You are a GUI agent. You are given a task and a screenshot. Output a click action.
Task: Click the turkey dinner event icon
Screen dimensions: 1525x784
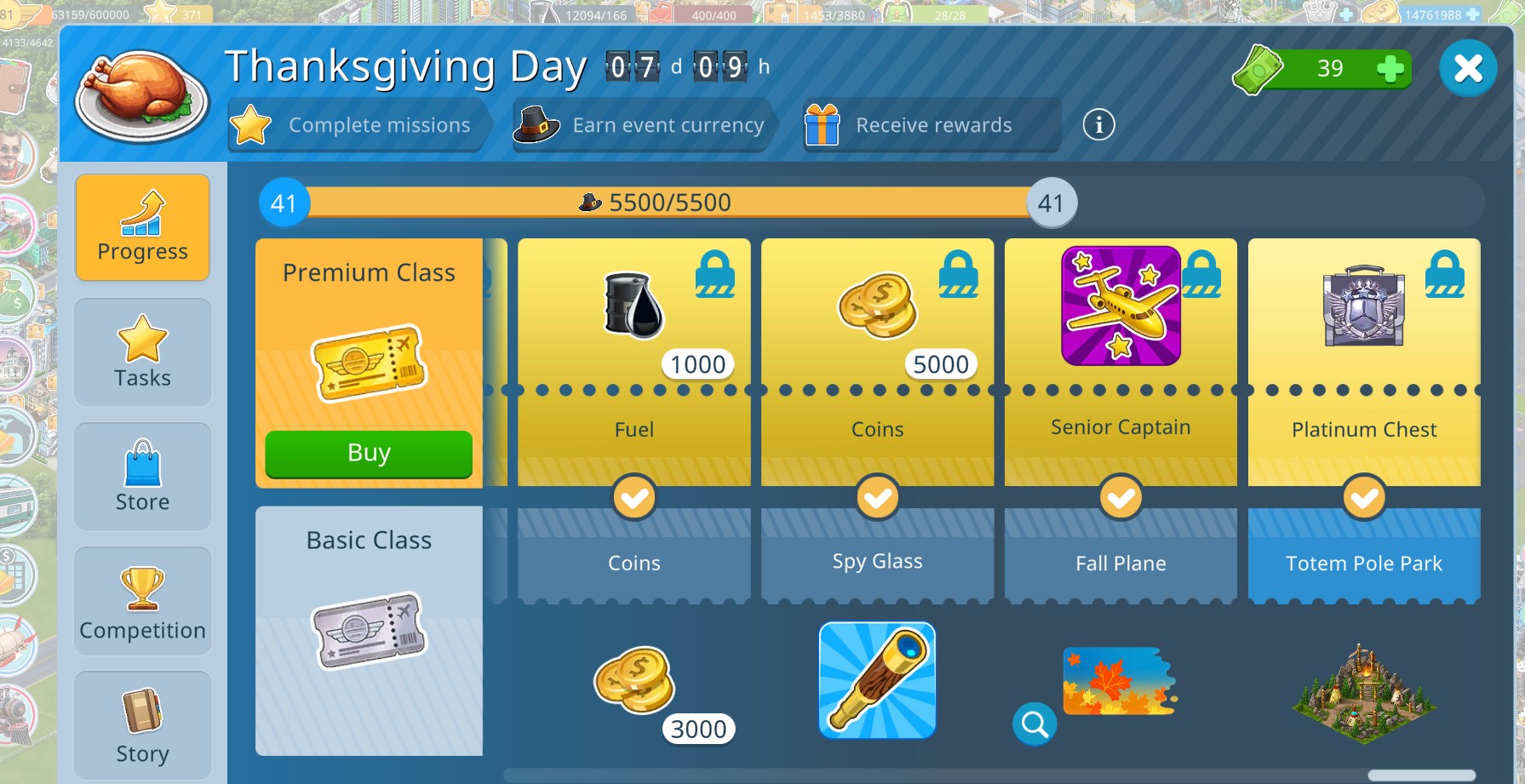(138, 94)
